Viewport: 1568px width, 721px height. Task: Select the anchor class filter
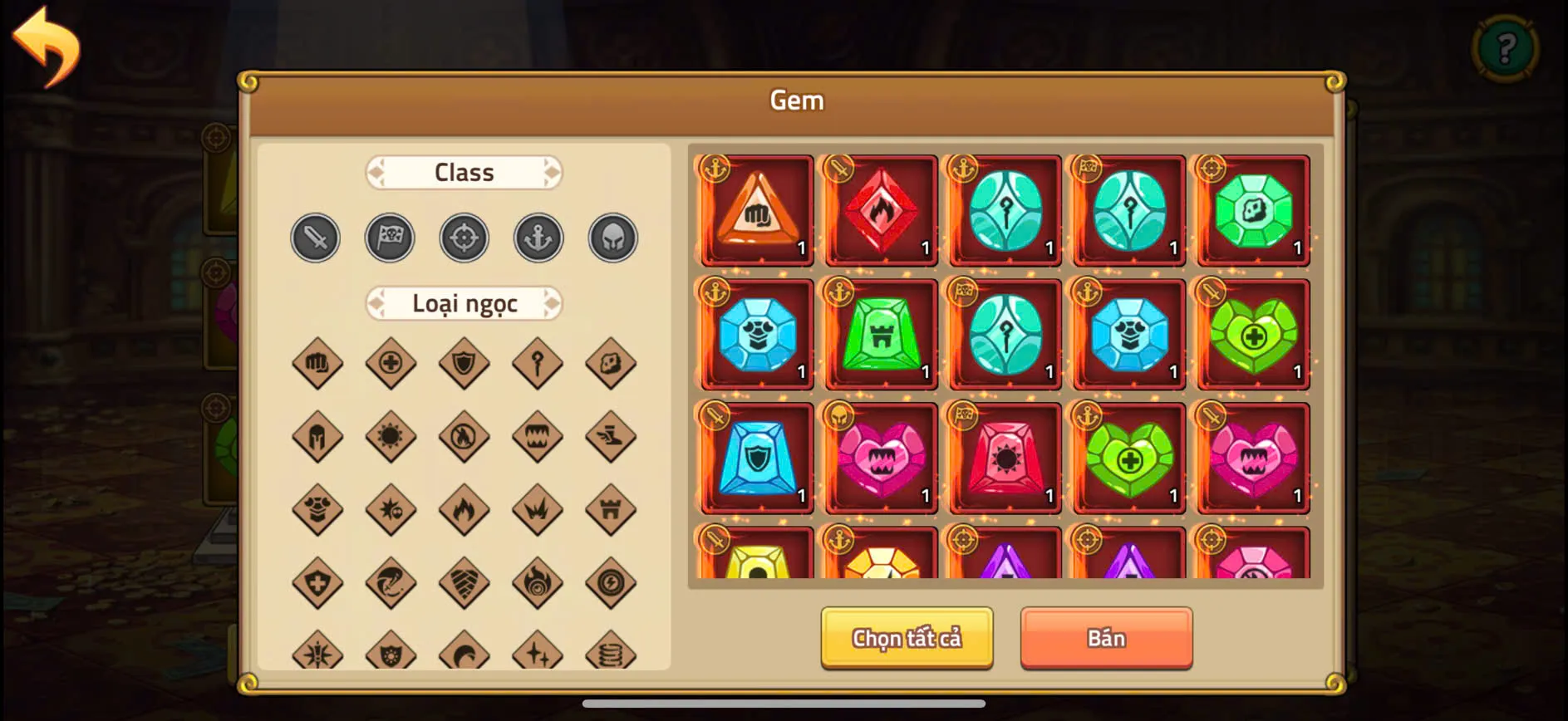pyautogui.click(x=538, y=238)
